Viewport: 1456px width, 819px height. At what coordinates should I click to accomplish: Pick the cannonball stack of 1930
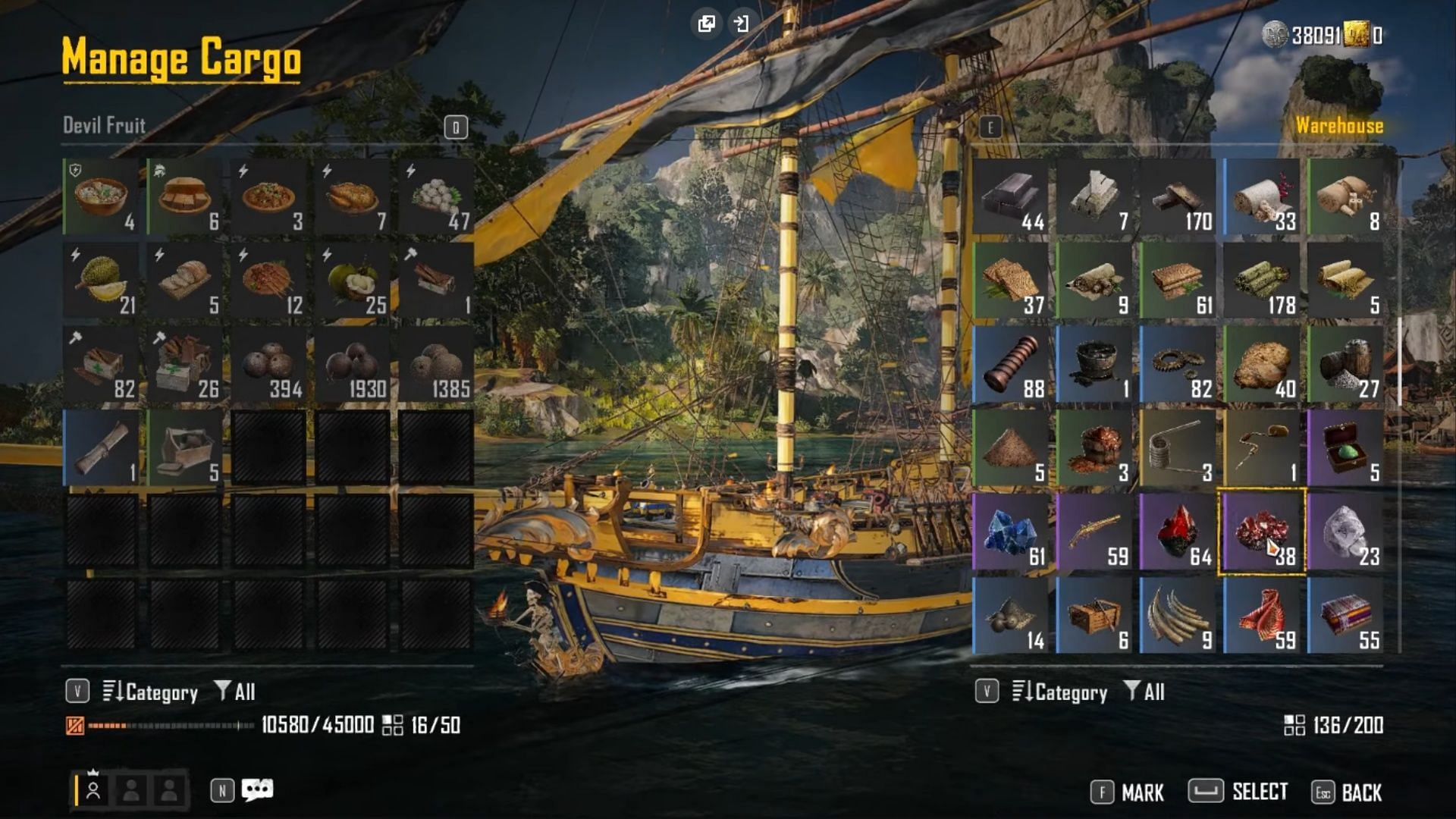tap(353, 365)
